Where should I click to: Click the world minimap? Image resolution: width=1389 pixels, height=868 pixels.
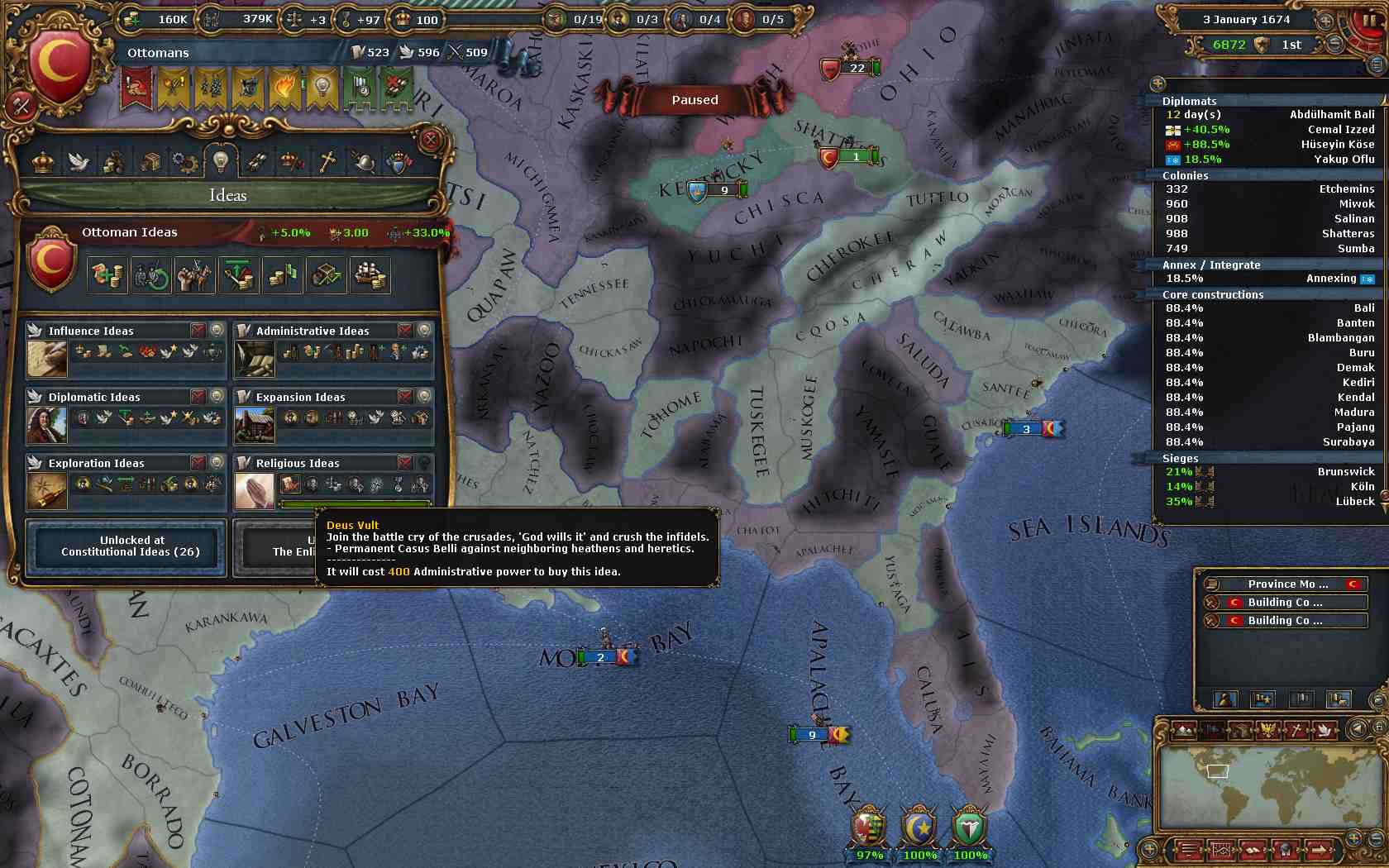(x=1269, y=789)
